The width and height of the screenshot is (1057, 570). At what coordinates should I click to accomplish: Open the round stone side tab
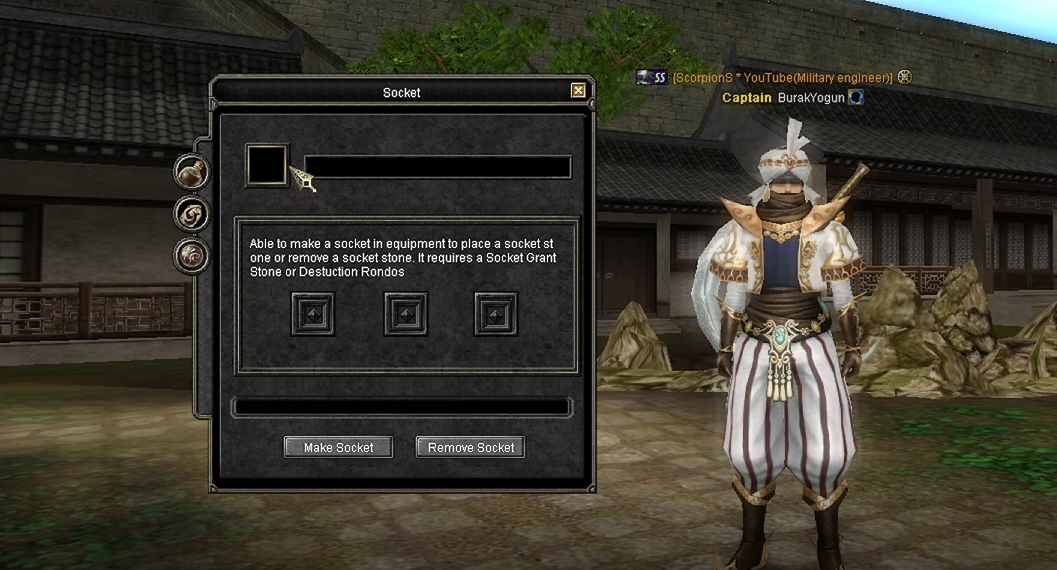pyautogui.click(x=190, y=255)
